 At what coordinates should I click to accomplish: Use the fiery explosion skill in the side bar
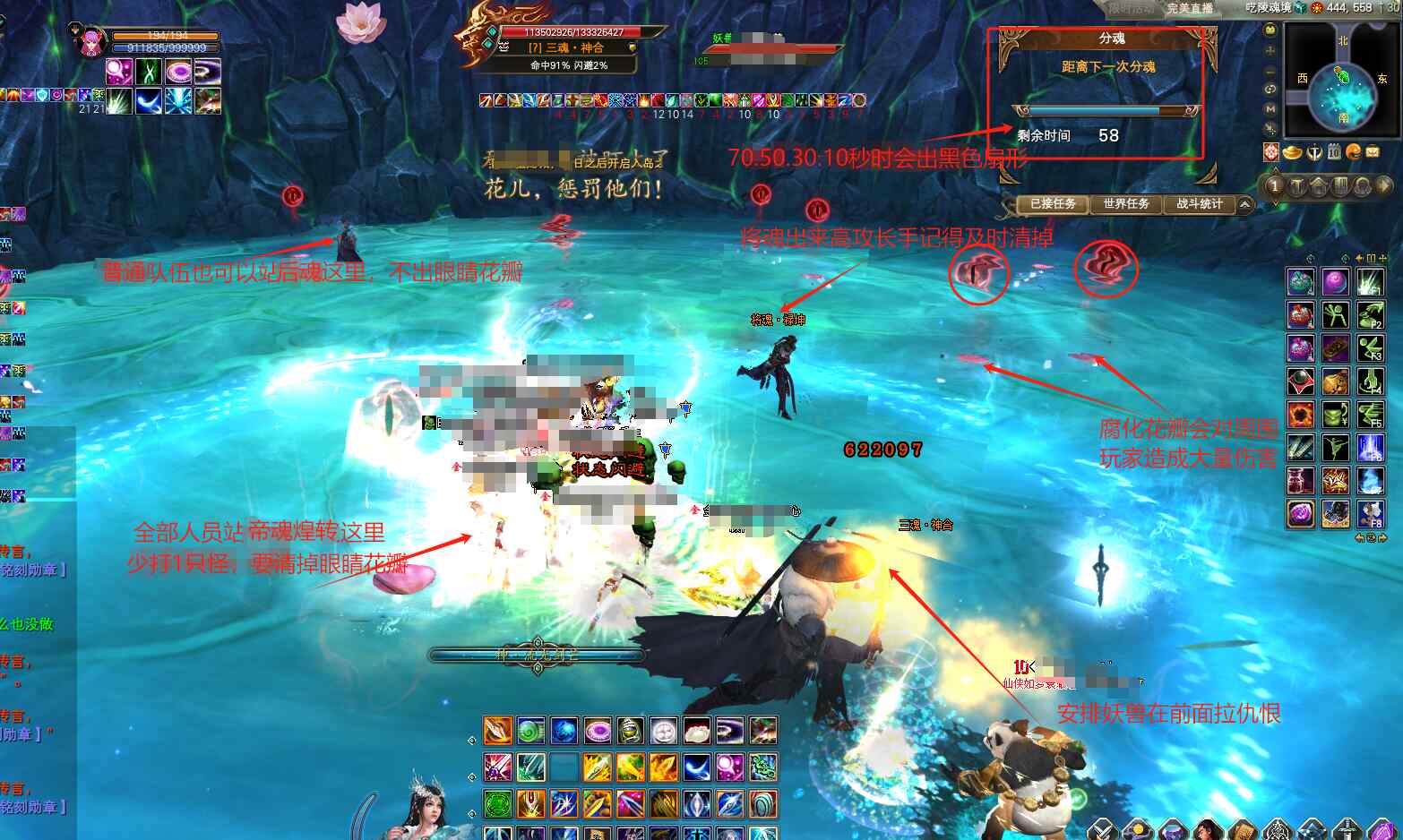pos(1300,415)
